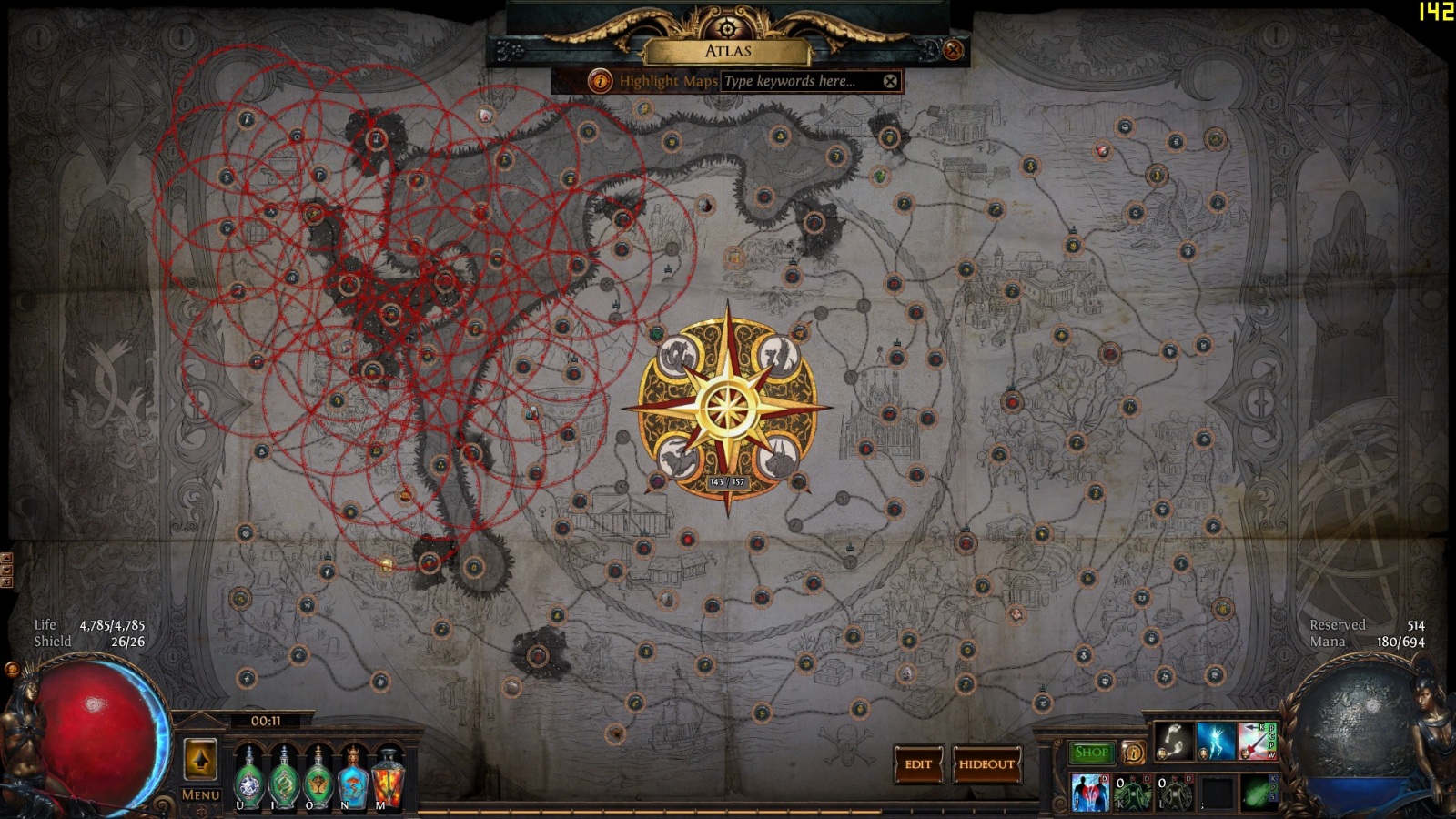Select the golden compass at the Atlas center

[727, 409]
